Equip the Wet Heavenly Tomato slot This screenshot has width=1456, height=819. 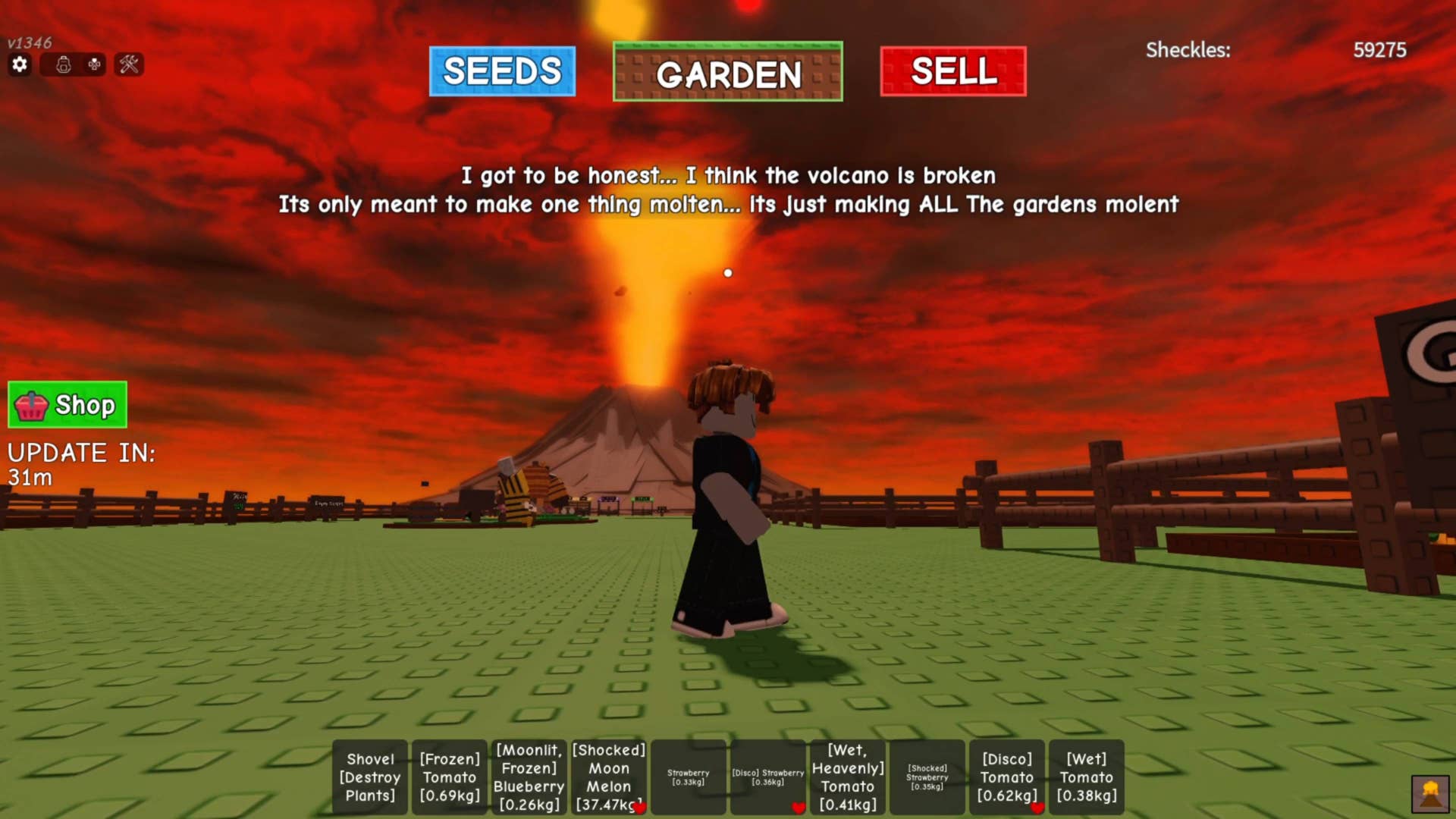(x=848, y=777)
